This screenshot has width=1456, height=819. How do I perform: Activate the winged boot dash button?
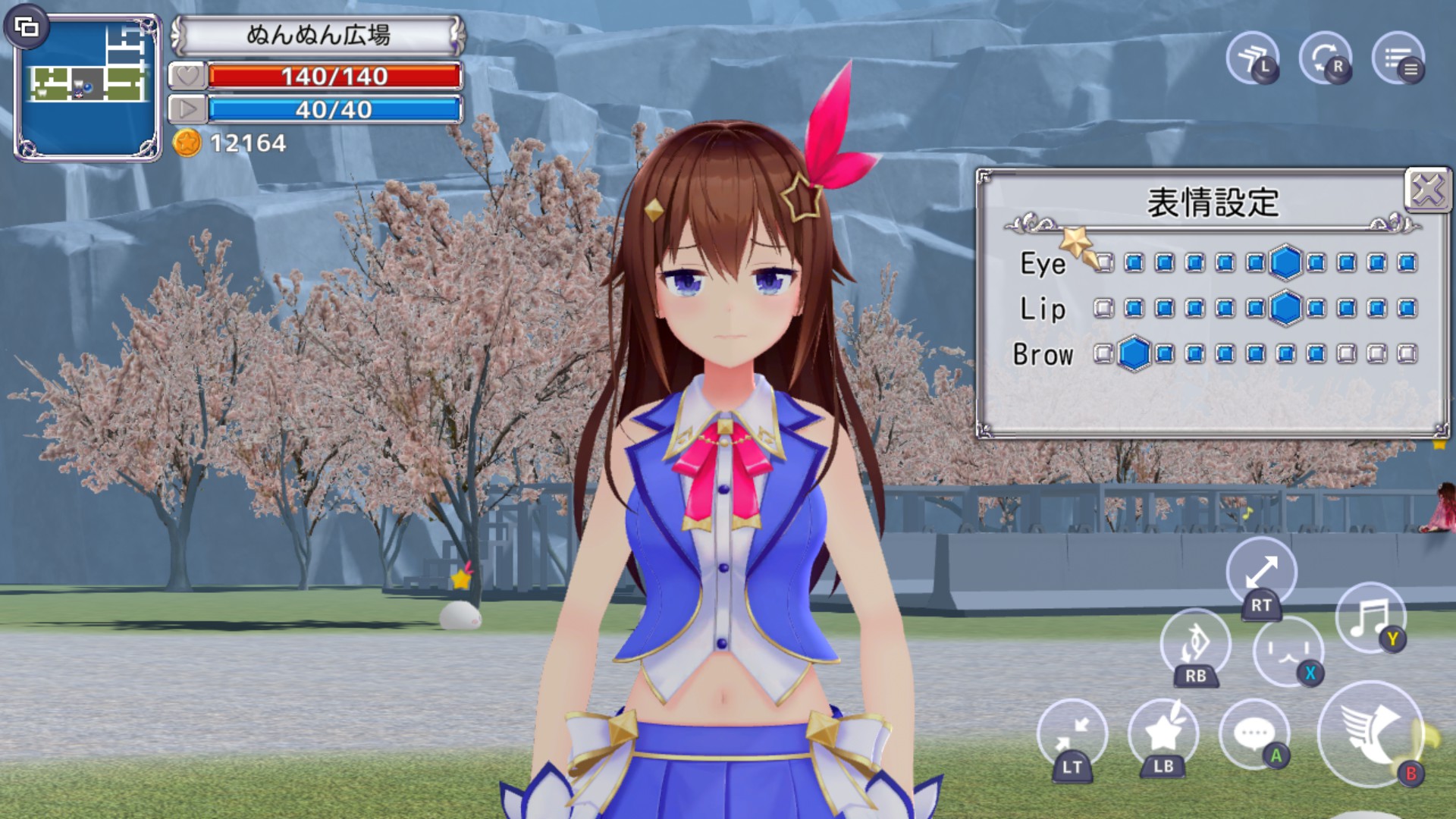[1370, 733]
